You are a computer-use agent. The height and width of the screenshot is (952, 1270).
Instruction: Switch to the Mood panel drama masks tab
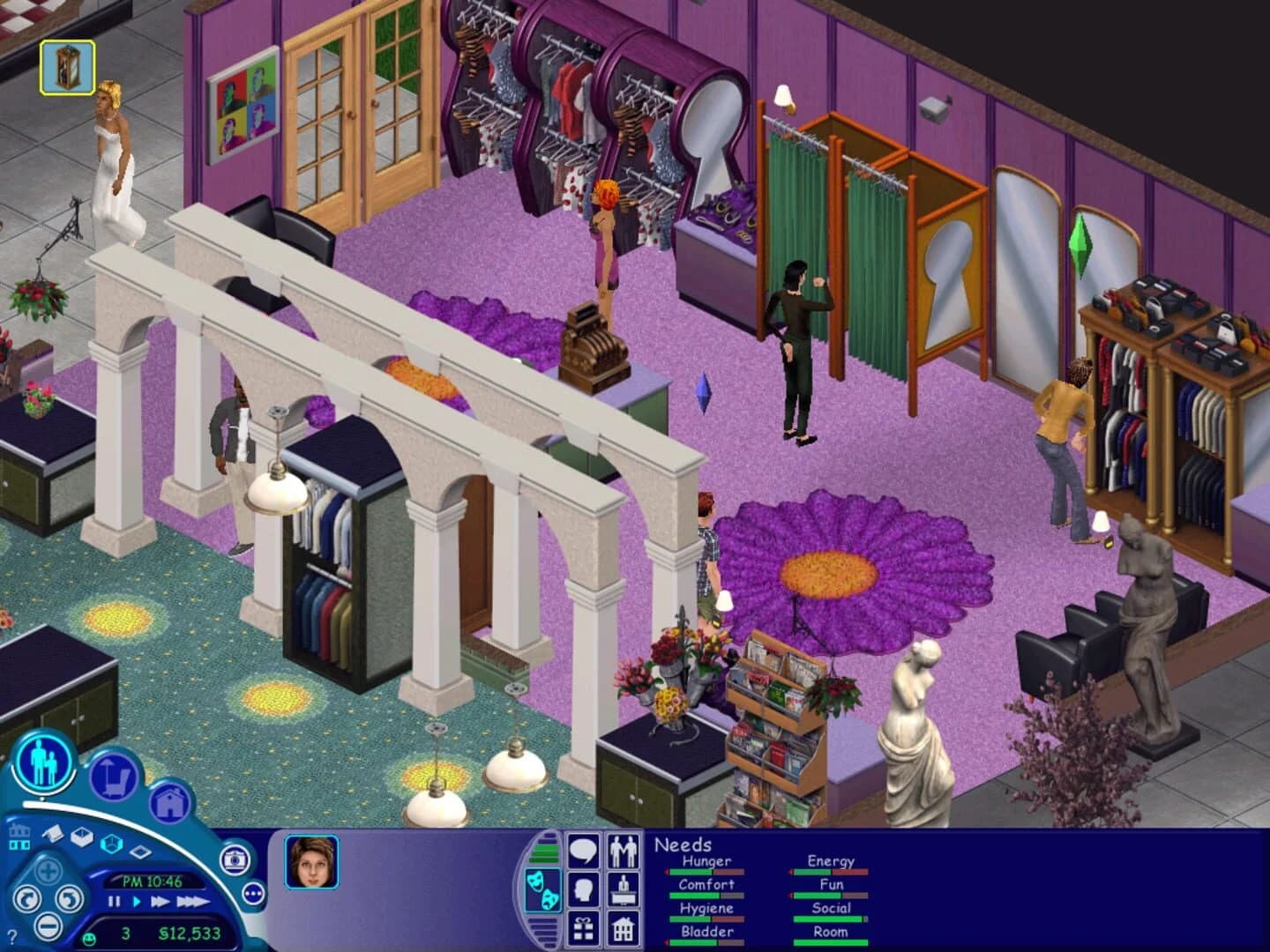pyautogui.click(x=545, y=888)
